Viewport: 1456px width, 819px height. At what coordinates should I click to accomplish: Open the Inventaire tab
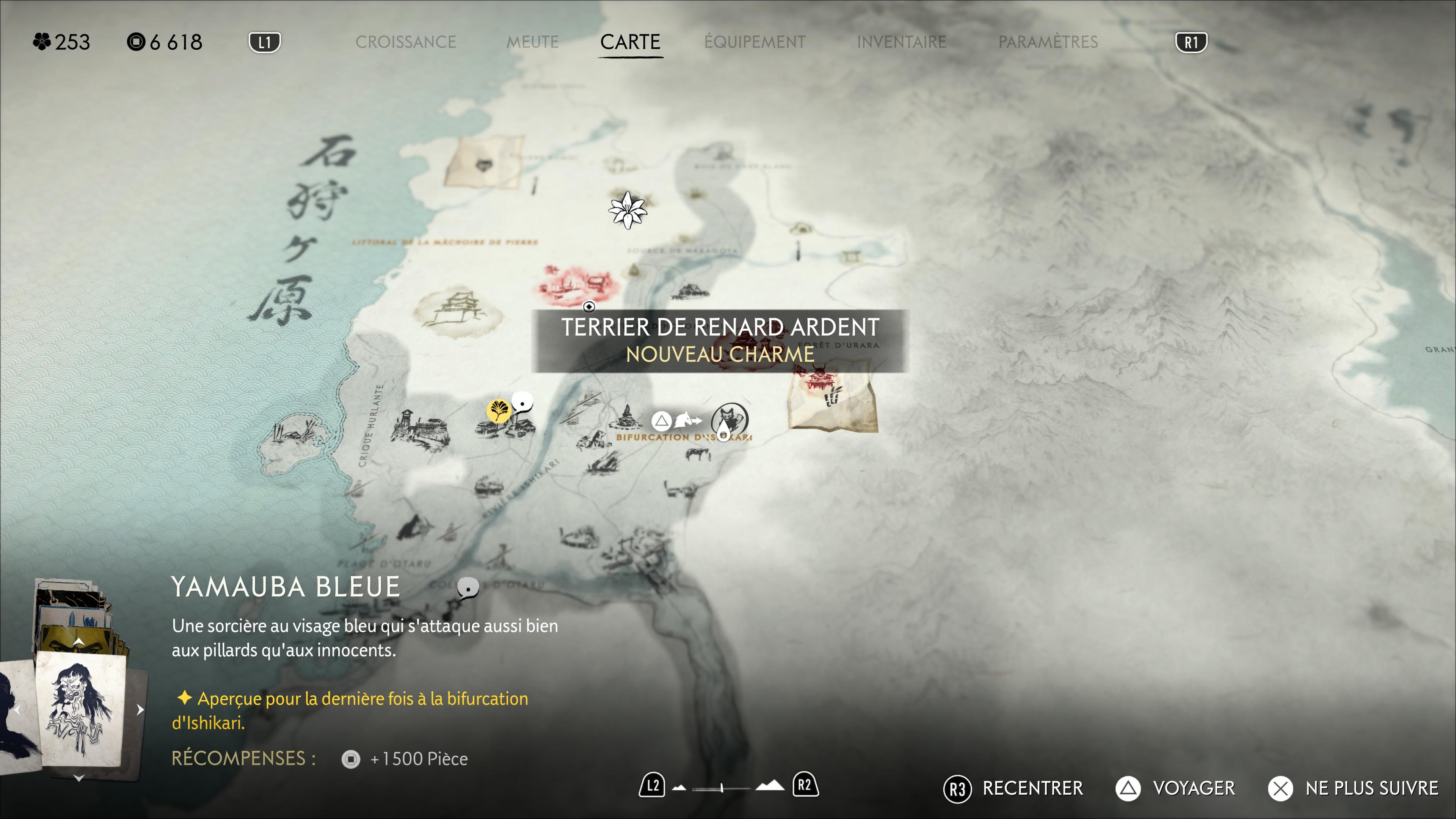click(901, 42)
